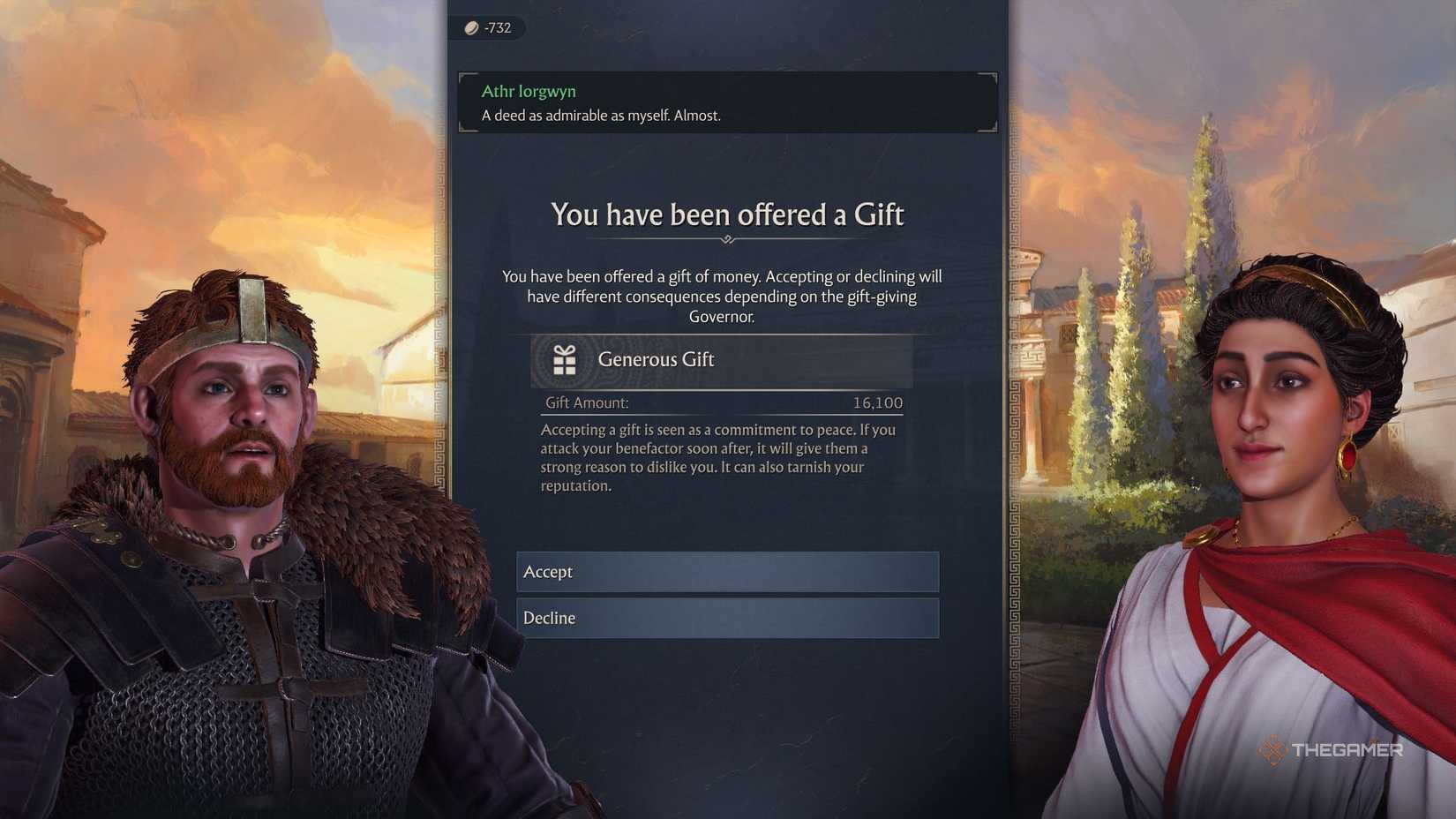This screenshot has height=819, width=1456.
Task: Toggle selection of the Accept option
Action: pyautogui.click(x=726, y=572)
